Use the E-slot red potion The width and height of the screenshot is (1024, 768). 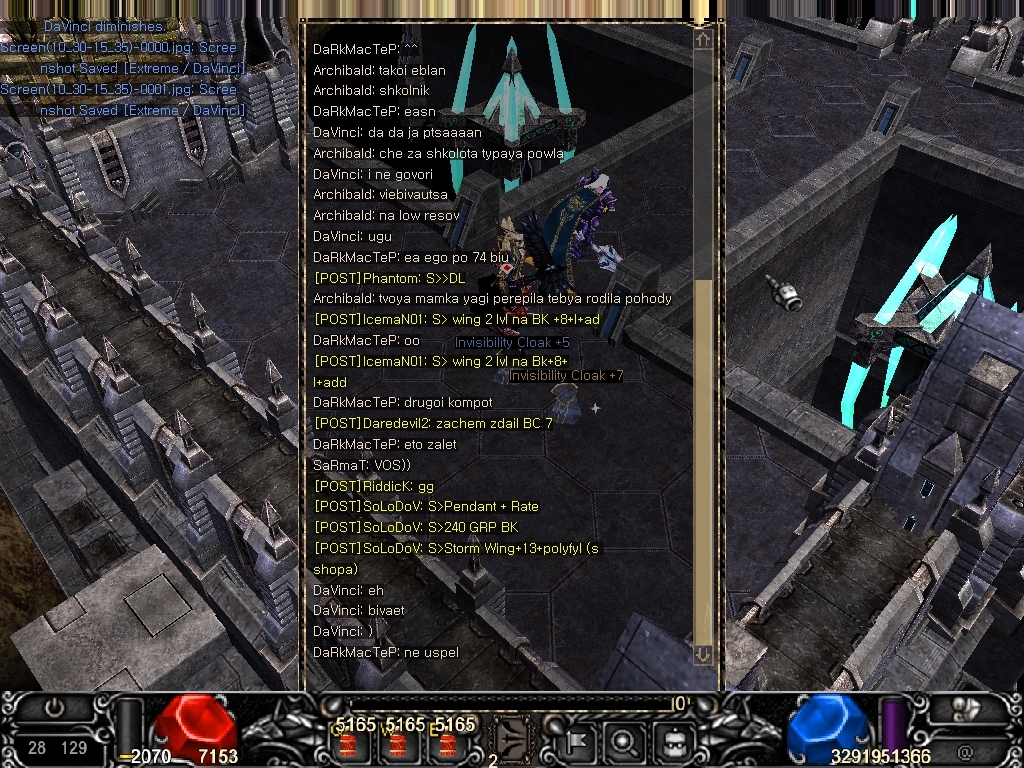pyautogui.click(x=447, y=745)
